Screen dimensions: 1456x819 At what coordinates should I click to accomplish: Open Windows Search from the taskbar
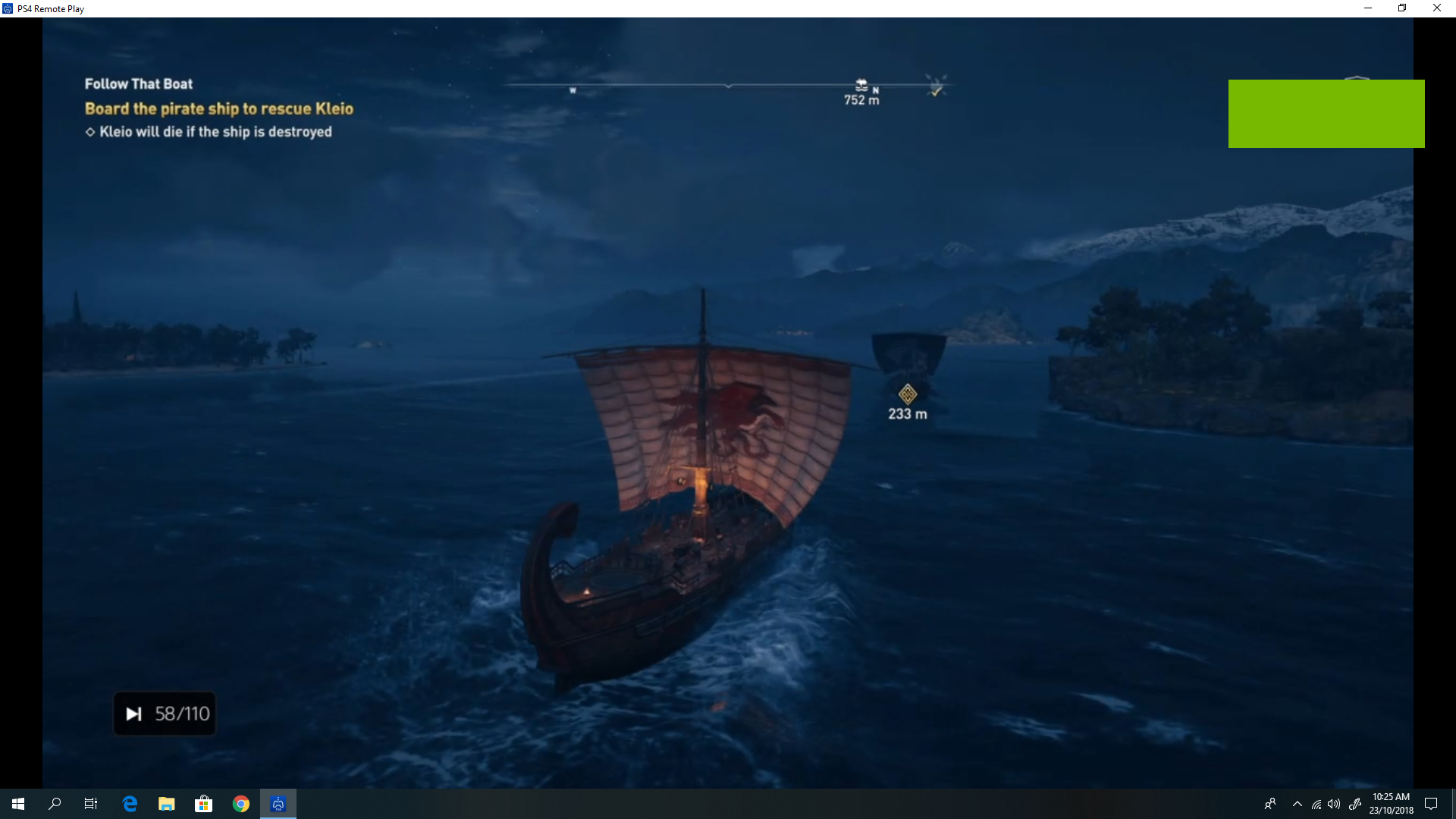tap(54, 803)
